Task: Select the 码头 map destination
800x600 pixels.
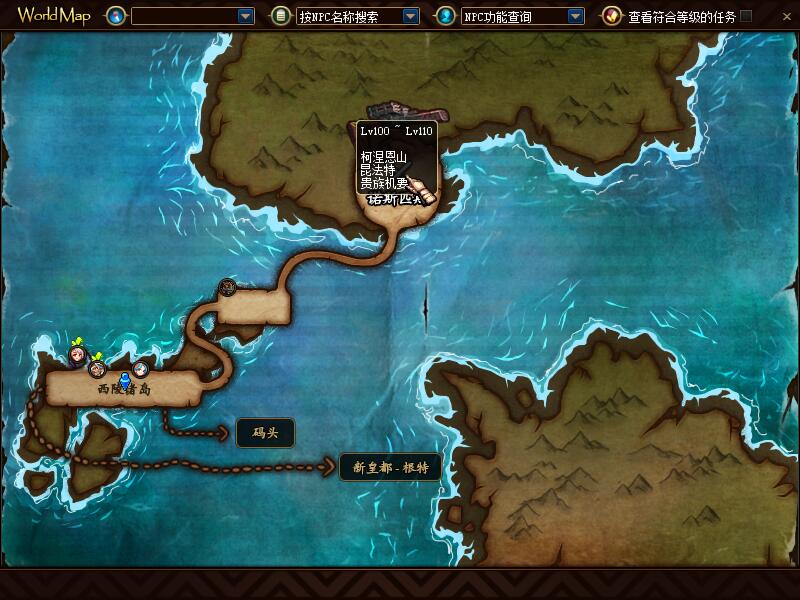Action: tap(265, 432)
